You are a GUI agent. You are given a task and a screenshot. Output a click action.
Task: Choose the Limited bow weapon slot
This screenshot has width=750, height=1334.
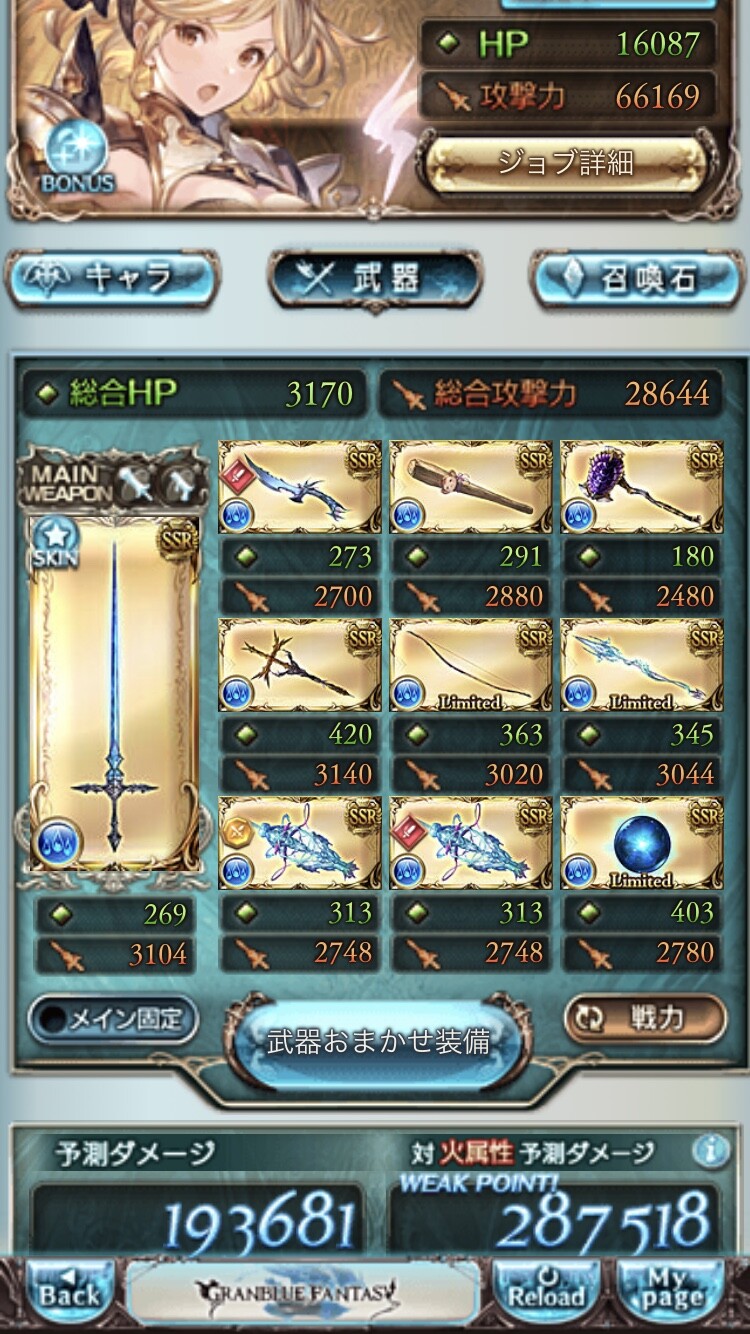470,664
